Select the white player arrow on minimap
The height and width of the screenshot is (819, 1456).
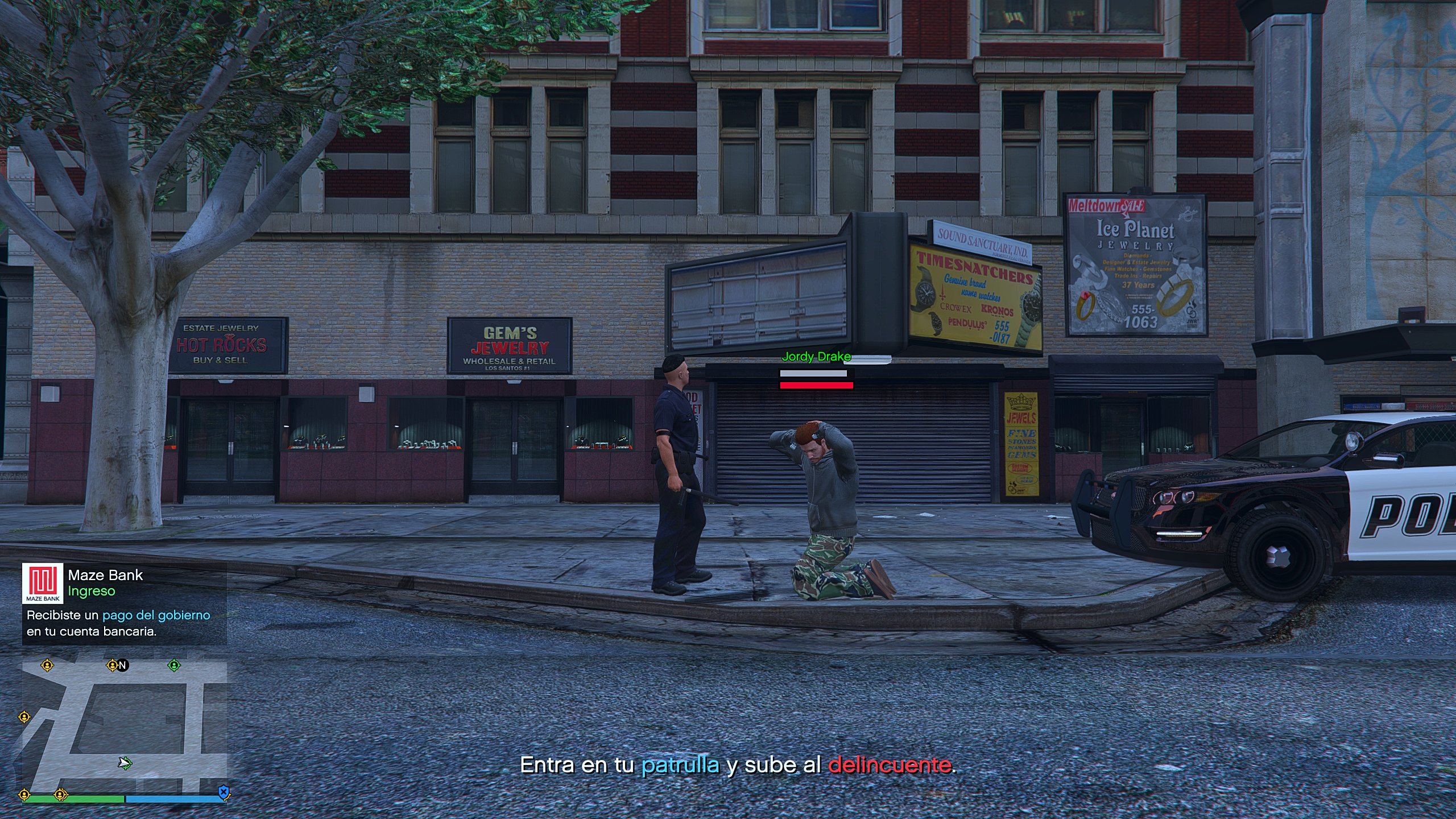[125, 763]
